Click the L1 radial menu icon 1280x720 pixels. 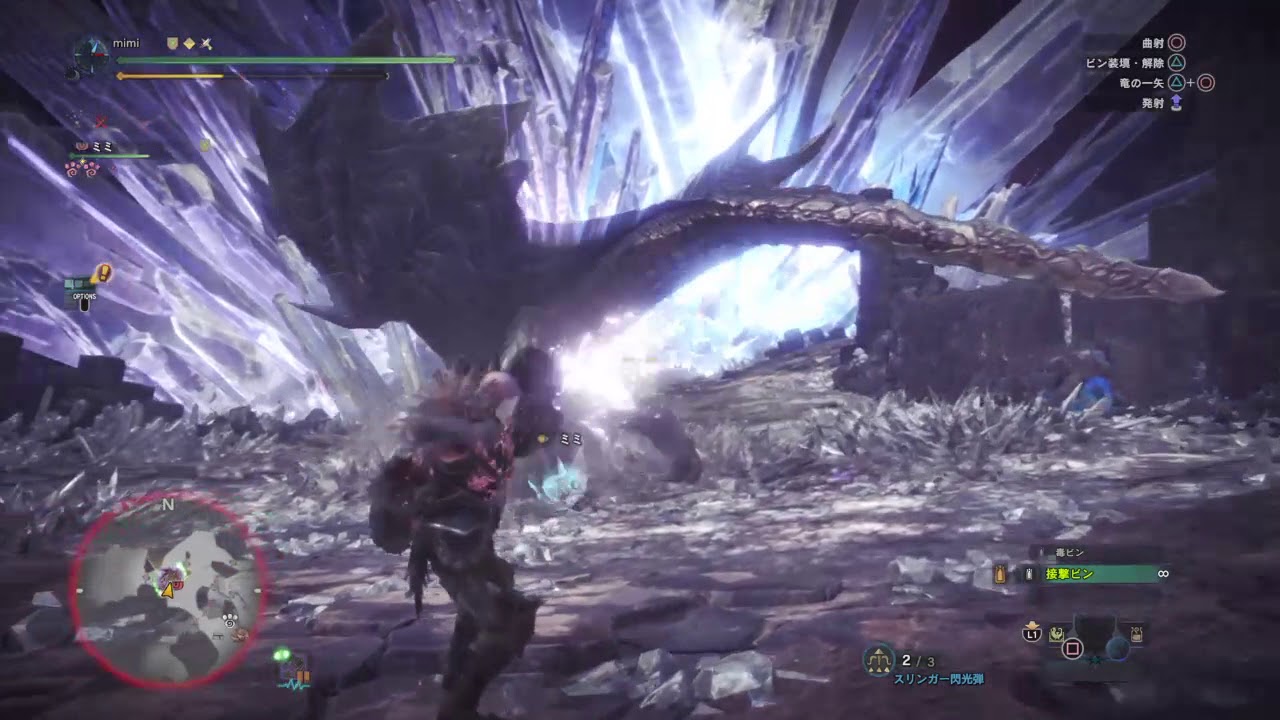coord(1031,633)
